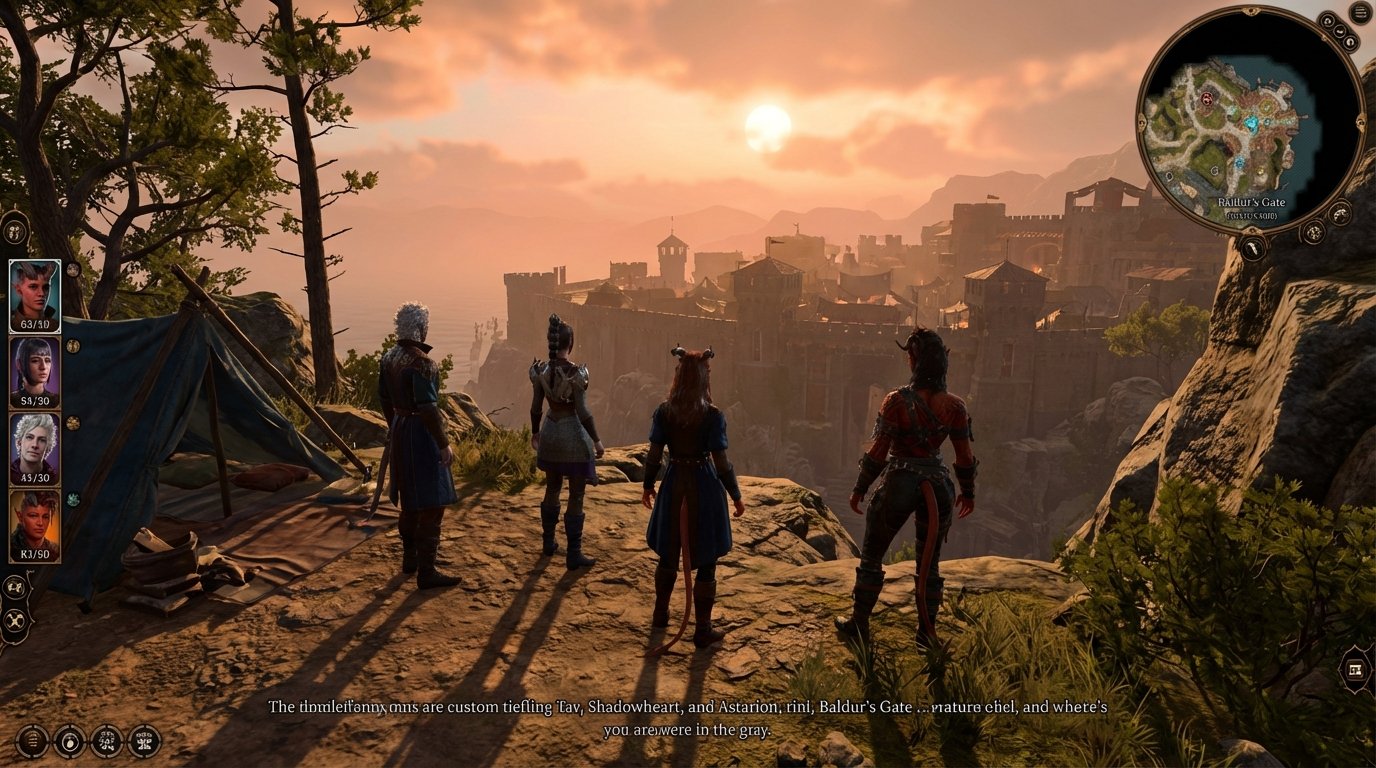Screen dimensions: 1376x768
Task: Expand the minimap zoom controls
Action: 1340,31
